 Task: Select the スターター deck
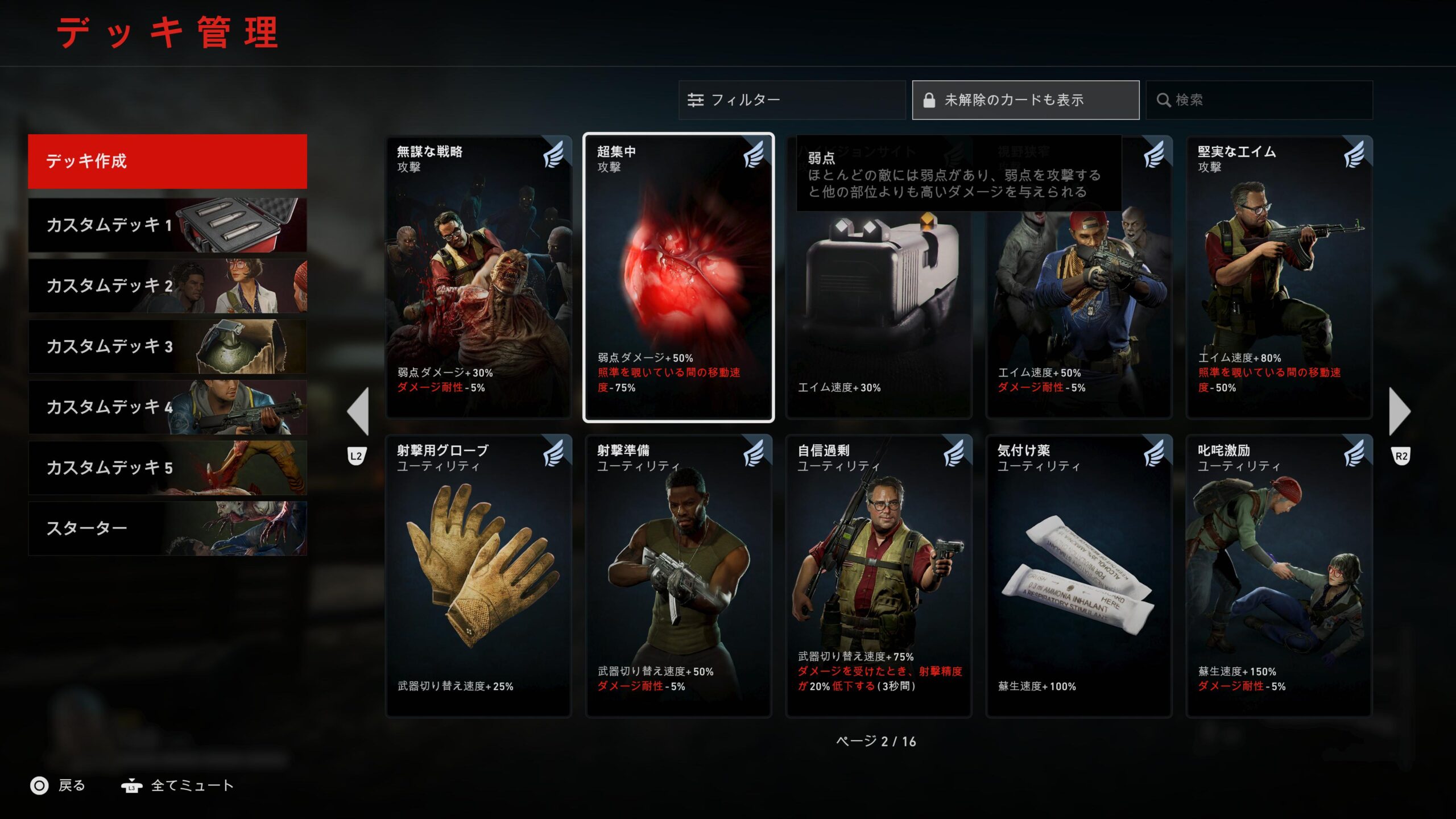click(x=167, y=528)
